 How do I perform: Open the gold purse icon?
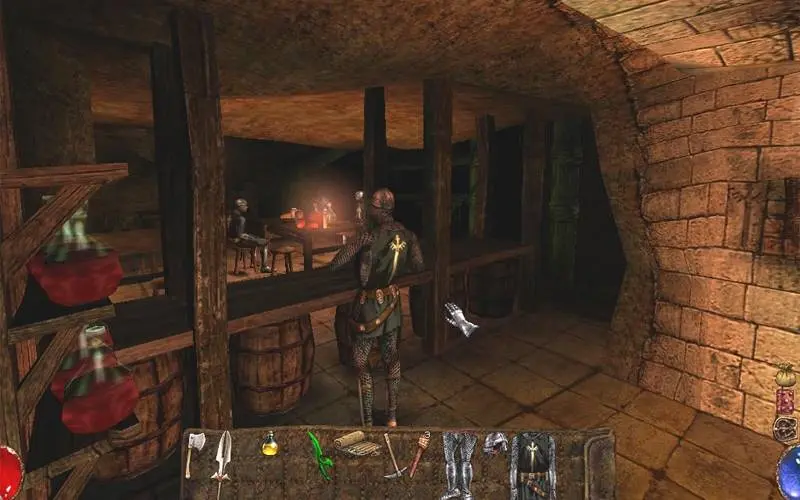click(785, 377)
